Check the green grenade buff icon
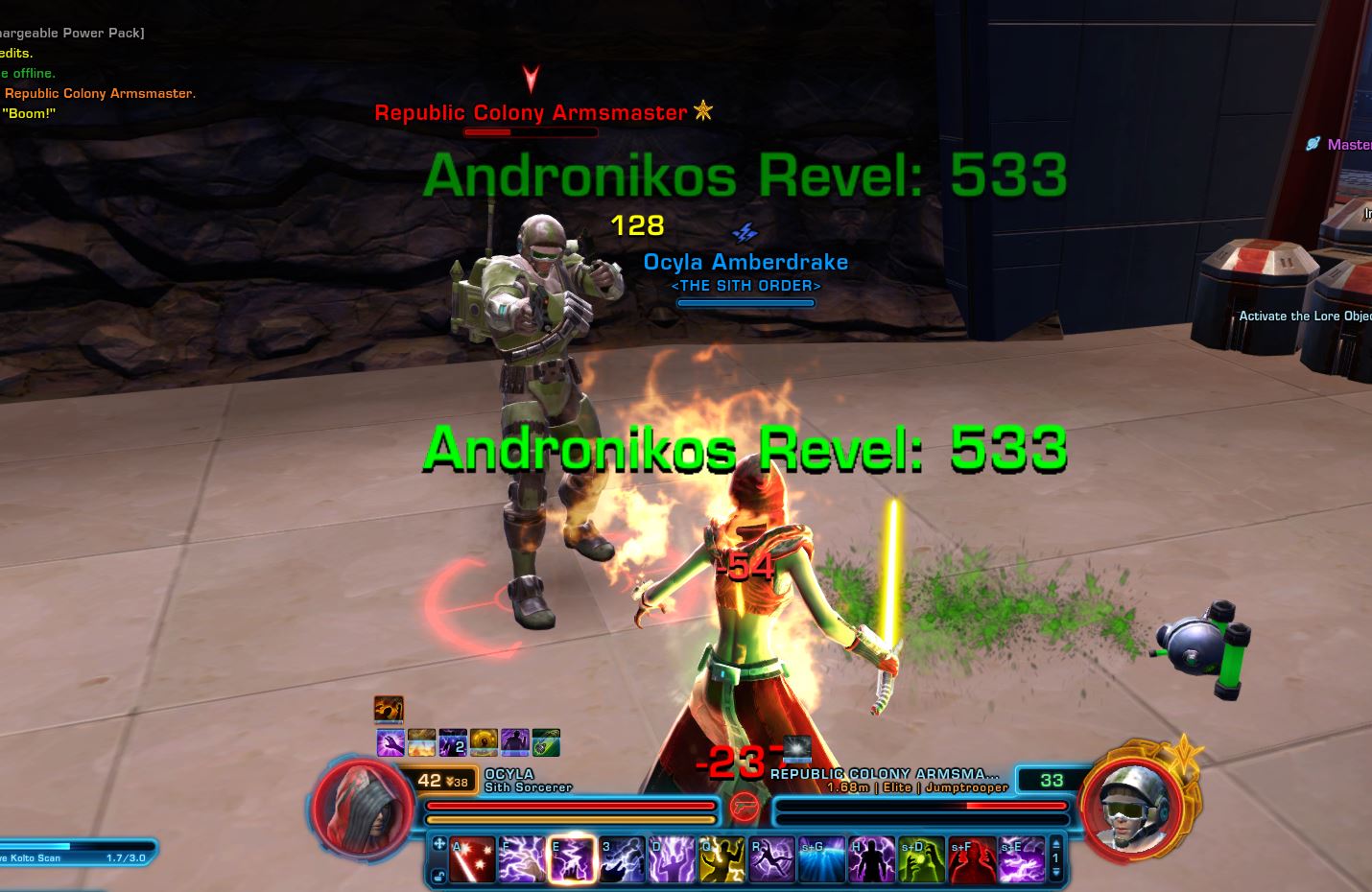This screenshot has height=892, width=1372. (546, 742)
